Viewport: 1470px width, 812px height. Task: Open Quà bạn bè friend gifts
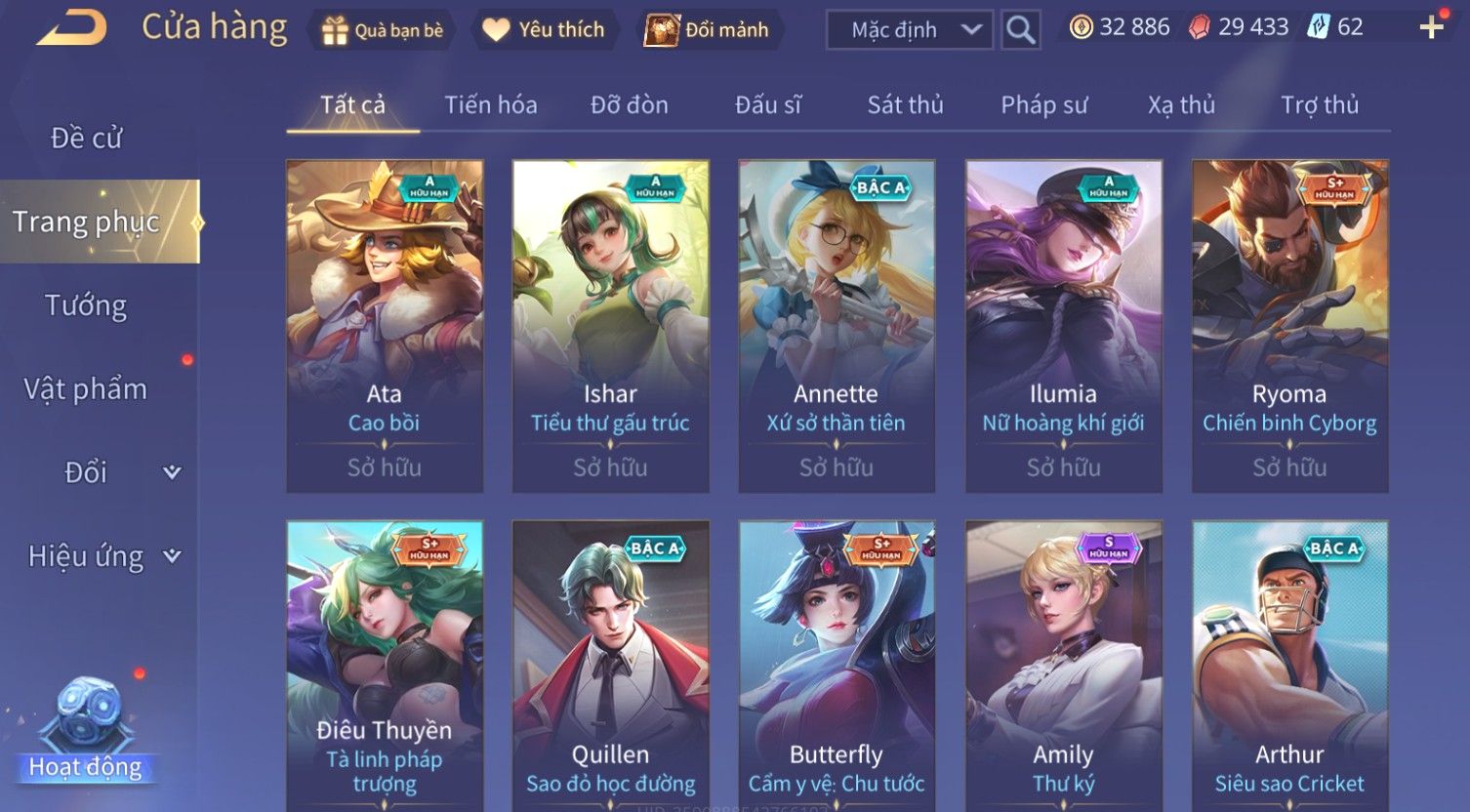[x=382, y=30]
